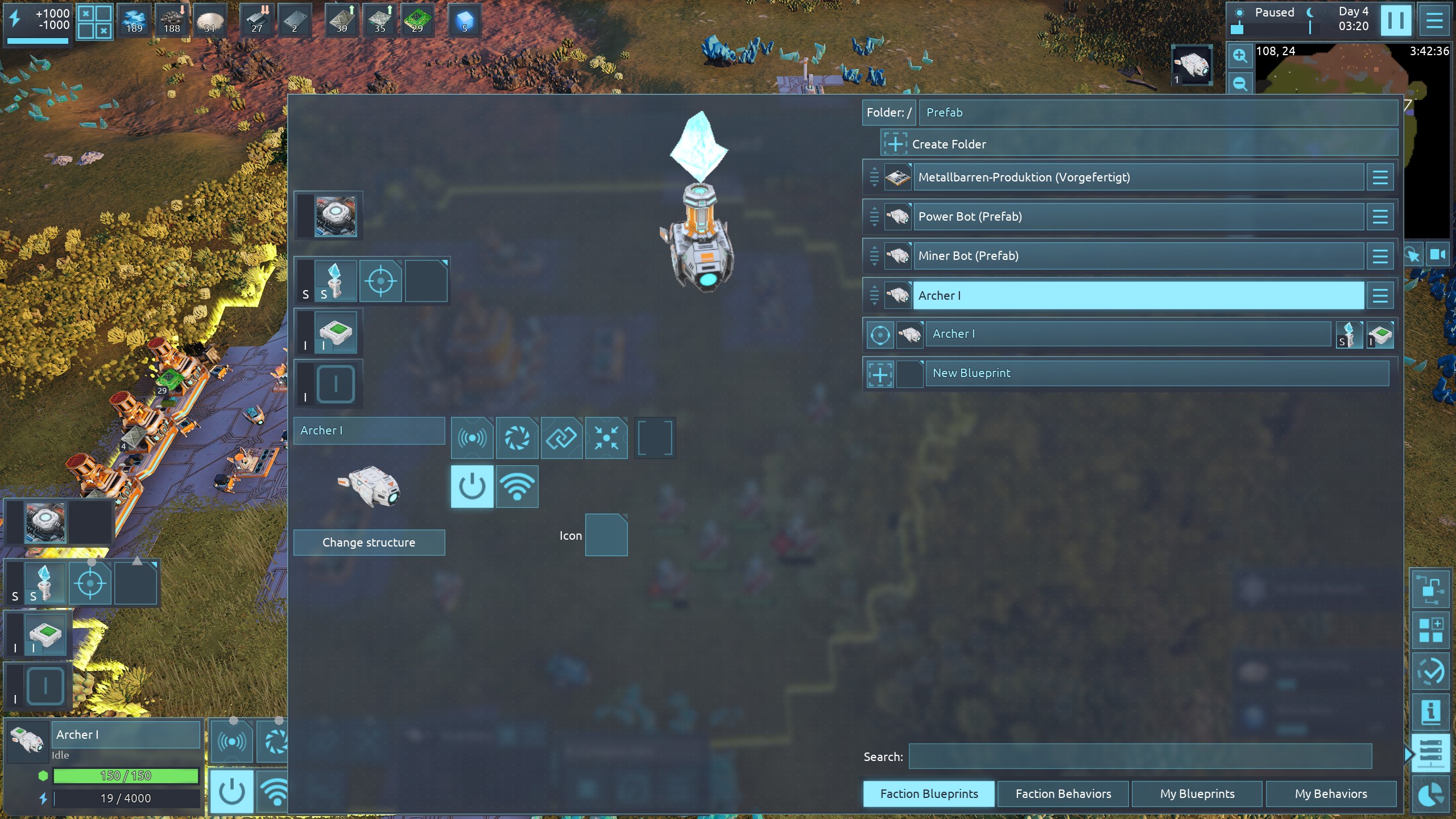
Task: Click the blueprint Search field
Action: (x=1140, y=756)
